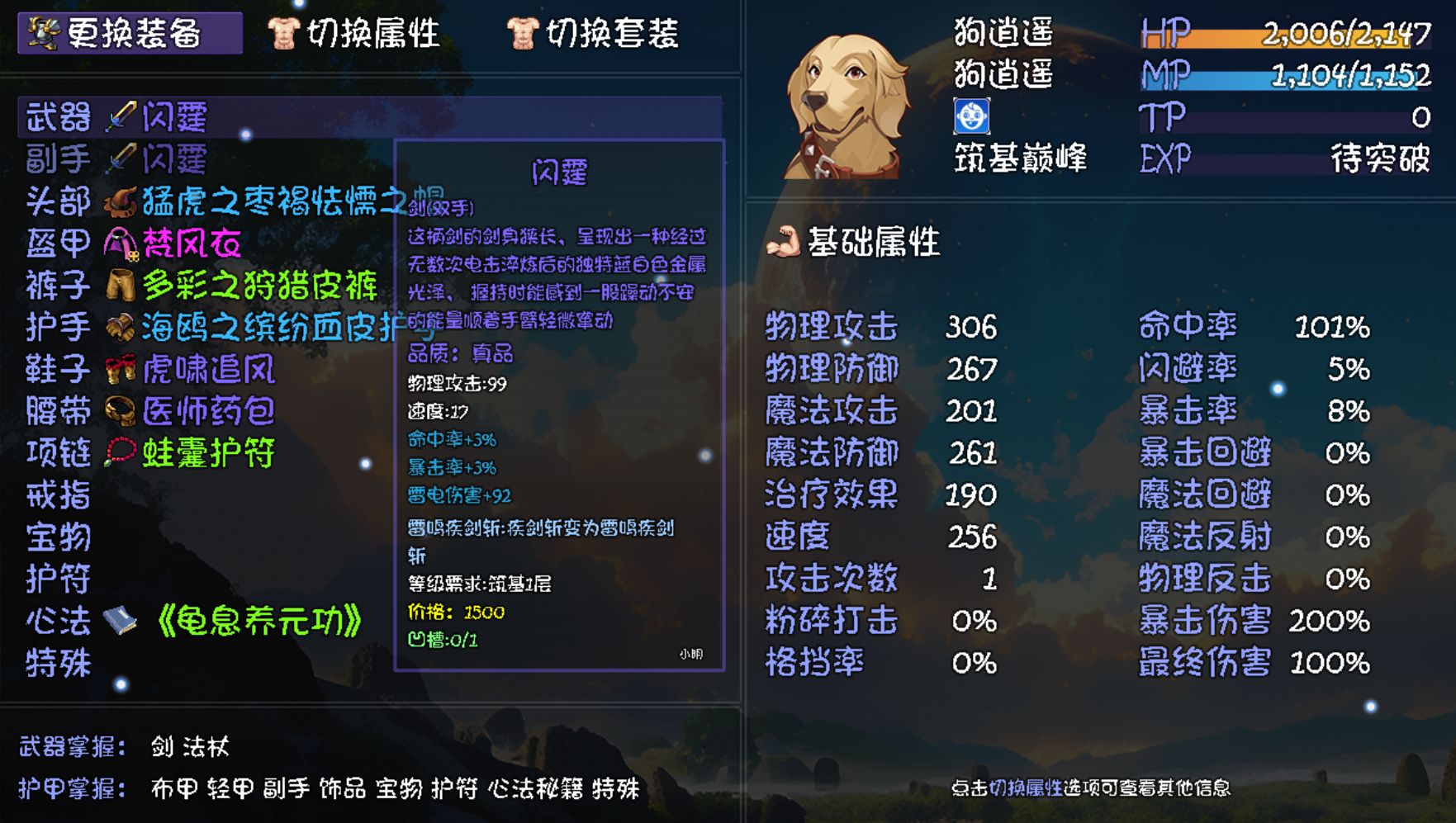
Task: Choose the empty 特殊 slot
Action: (58, 664)
